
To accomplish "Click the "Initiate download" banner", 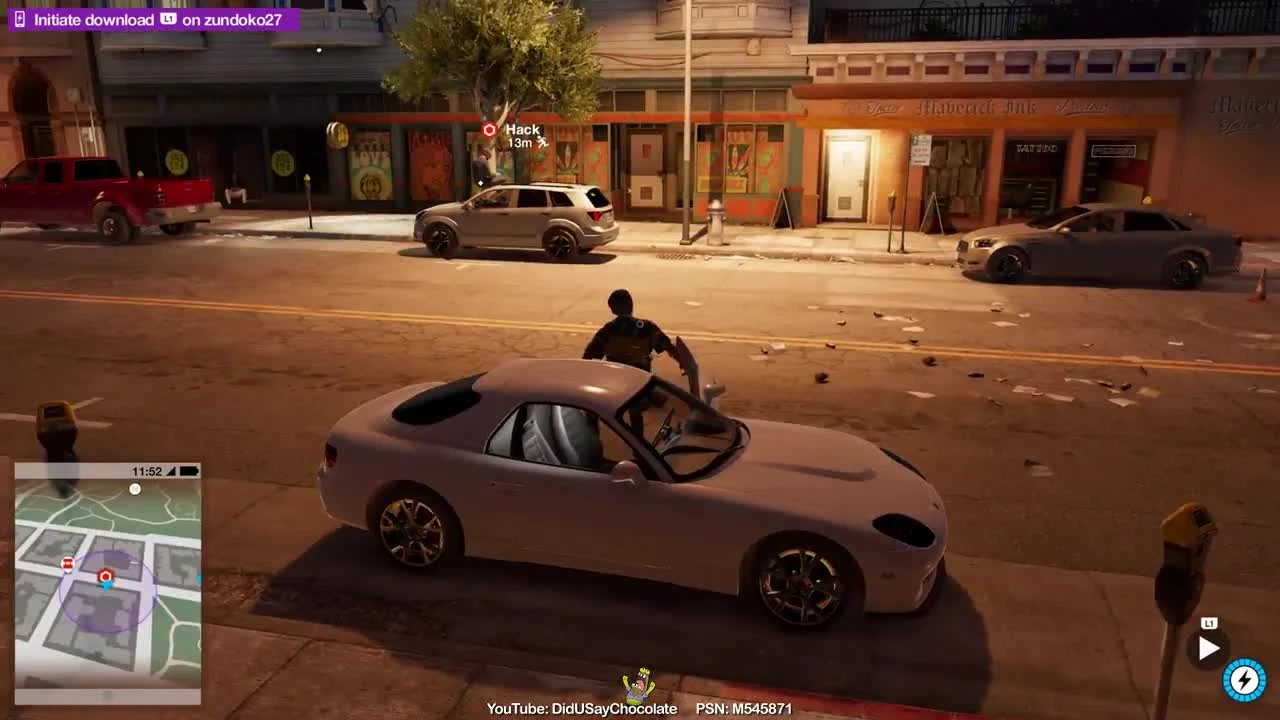I will pyautogui.click(x=95, y=18).
